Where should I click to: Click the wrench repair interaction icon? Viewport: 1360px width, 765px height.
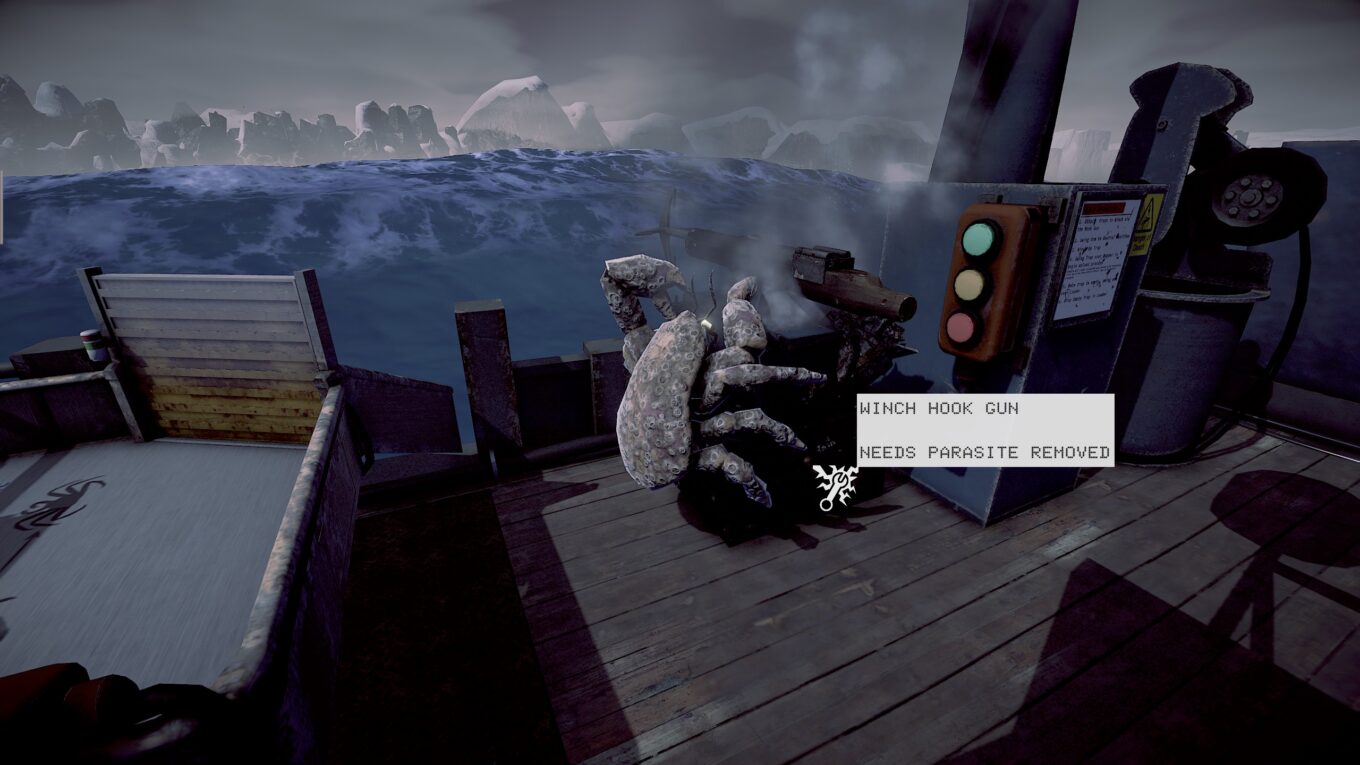pyautogui.click(x=835, y=487)
